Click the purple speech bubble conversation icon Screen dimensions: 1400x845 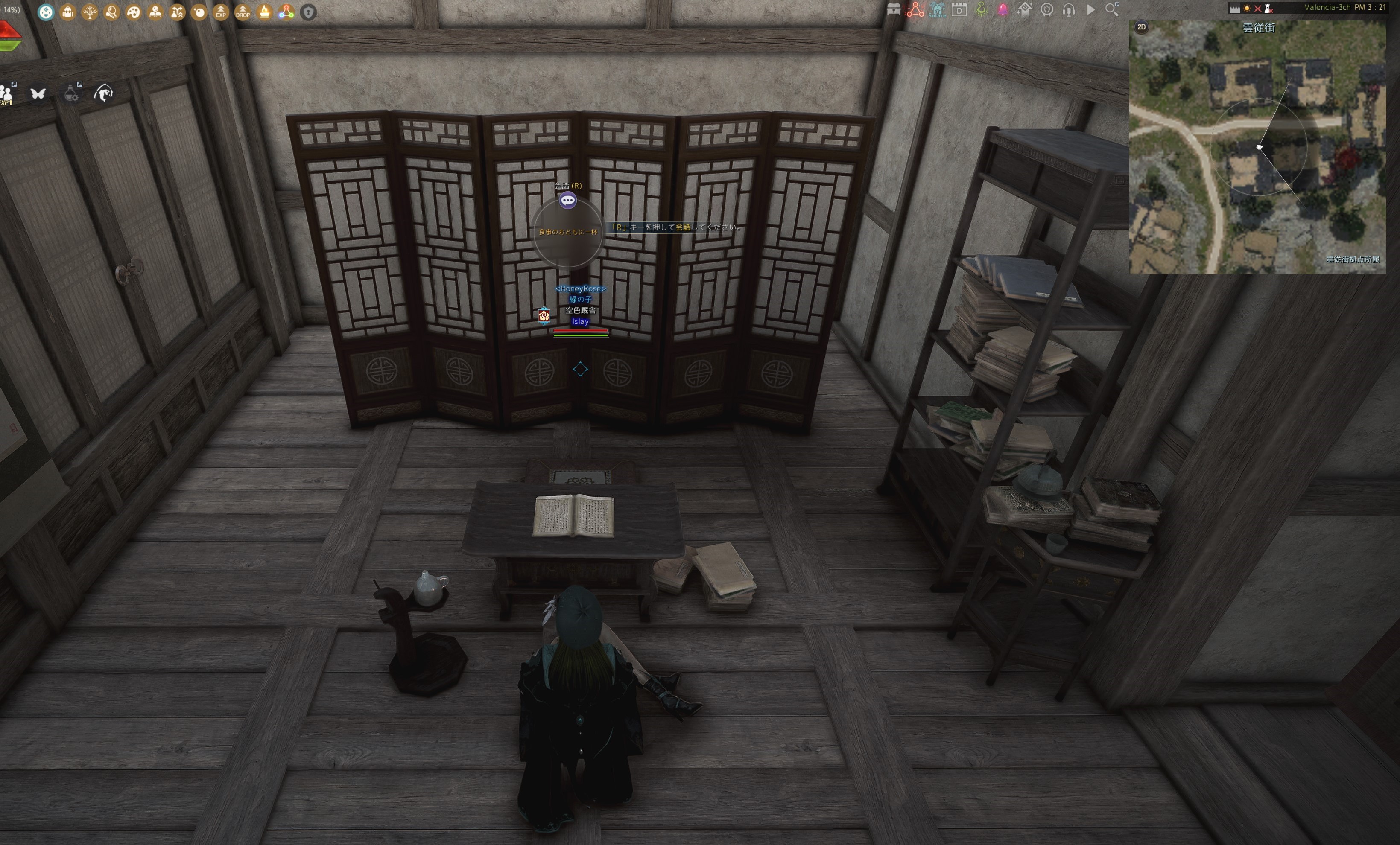click(567, 201)
